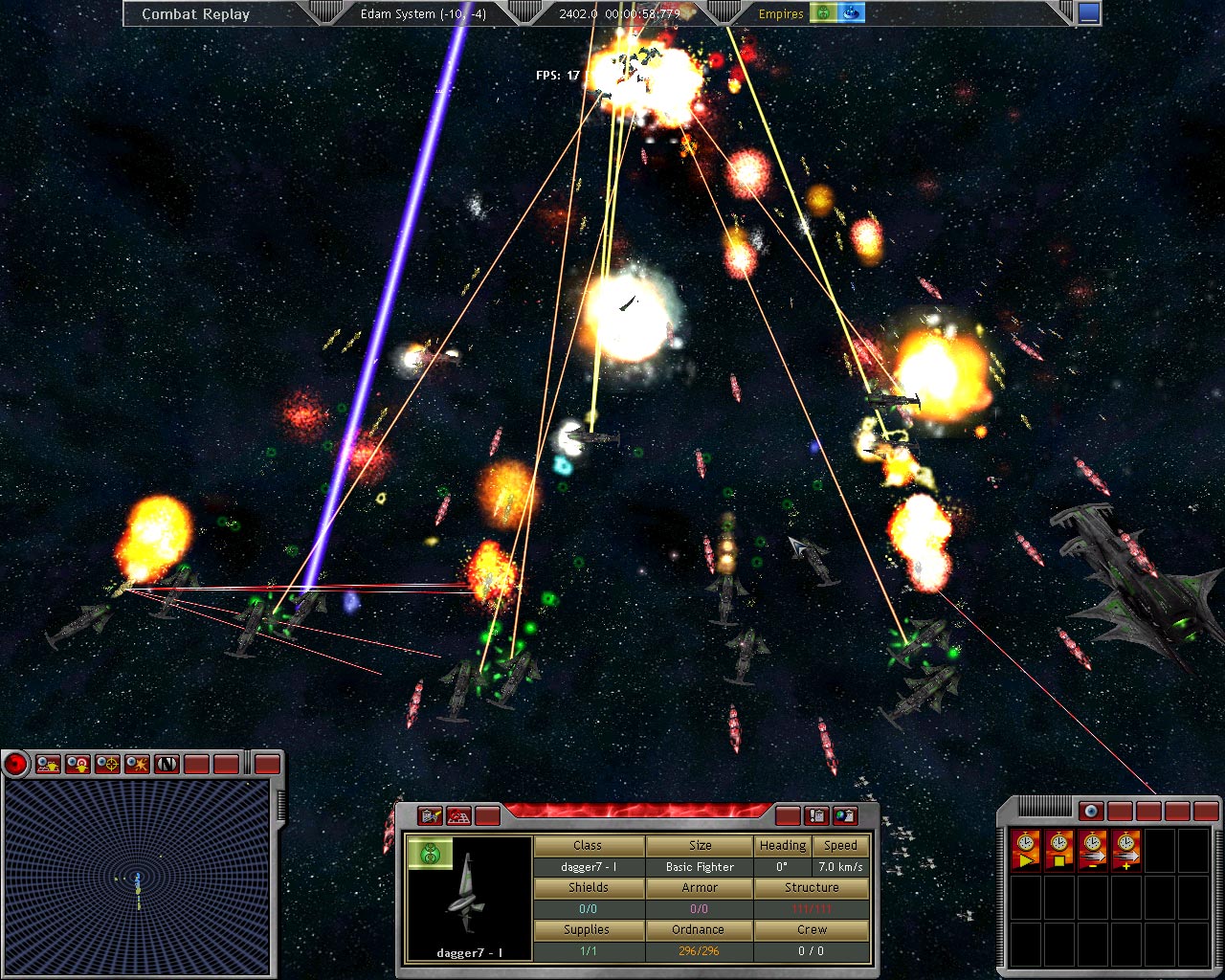Open the globe clipboard icon

(x=845, y=815)
